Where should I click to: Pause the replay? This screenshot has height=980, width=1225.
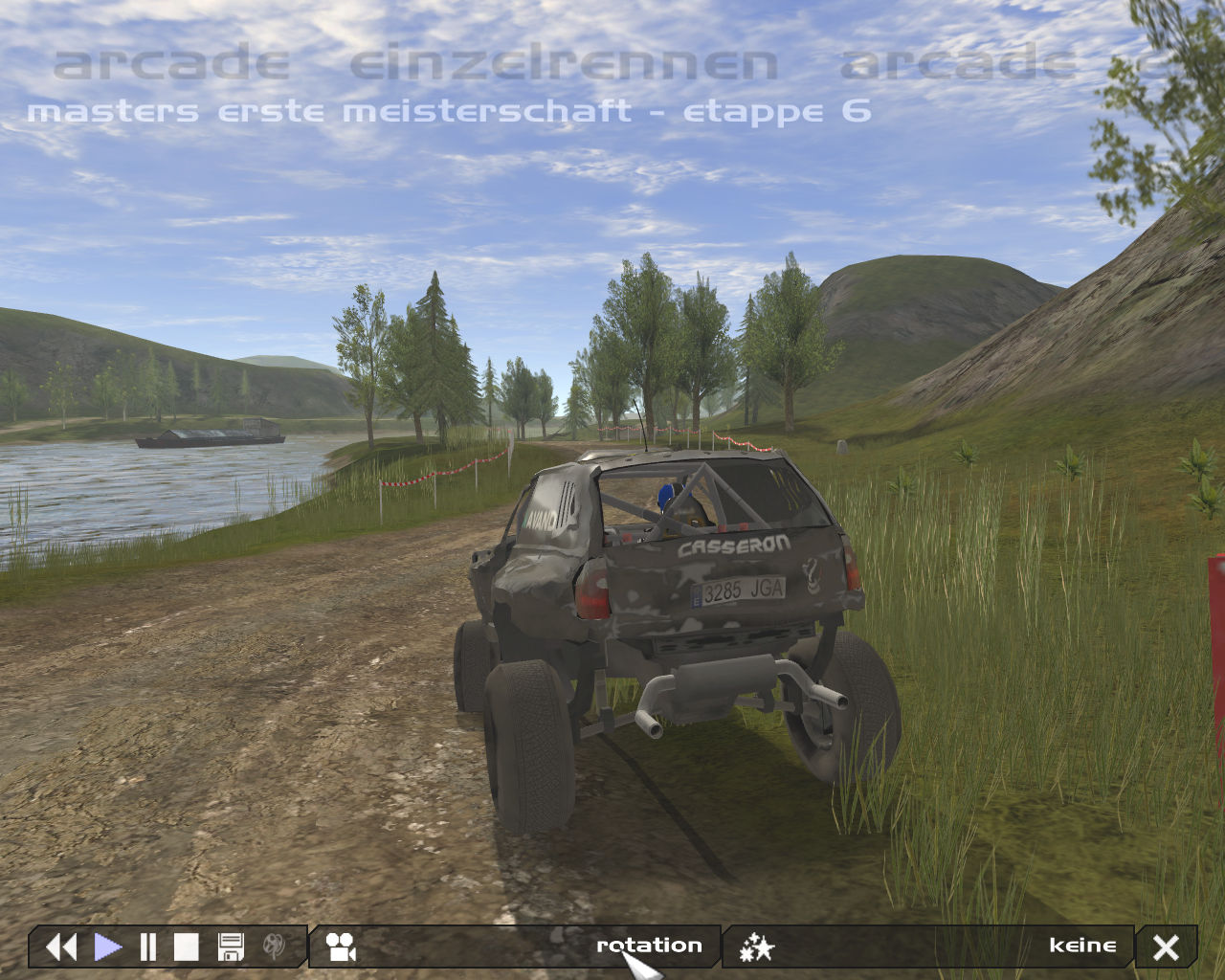[147, 947]
